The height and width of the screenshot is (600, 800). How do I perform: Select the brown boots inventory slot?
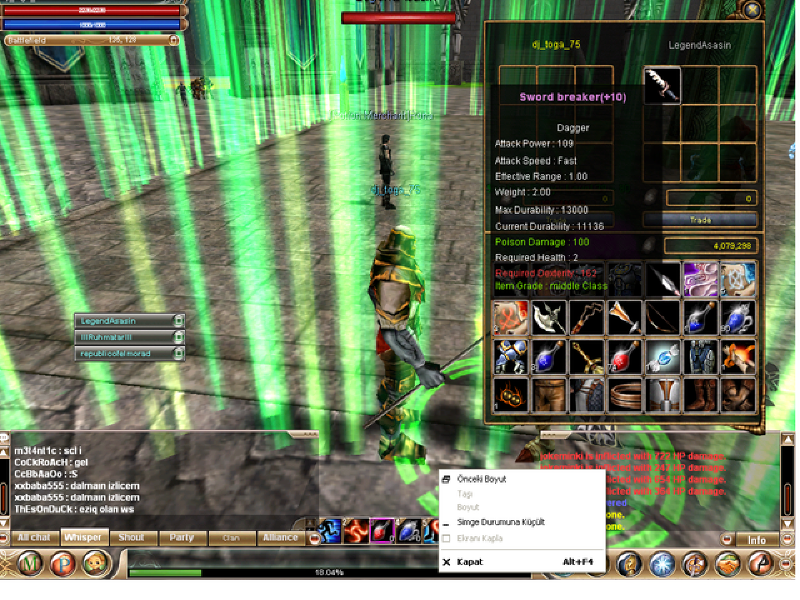[700, 394]
